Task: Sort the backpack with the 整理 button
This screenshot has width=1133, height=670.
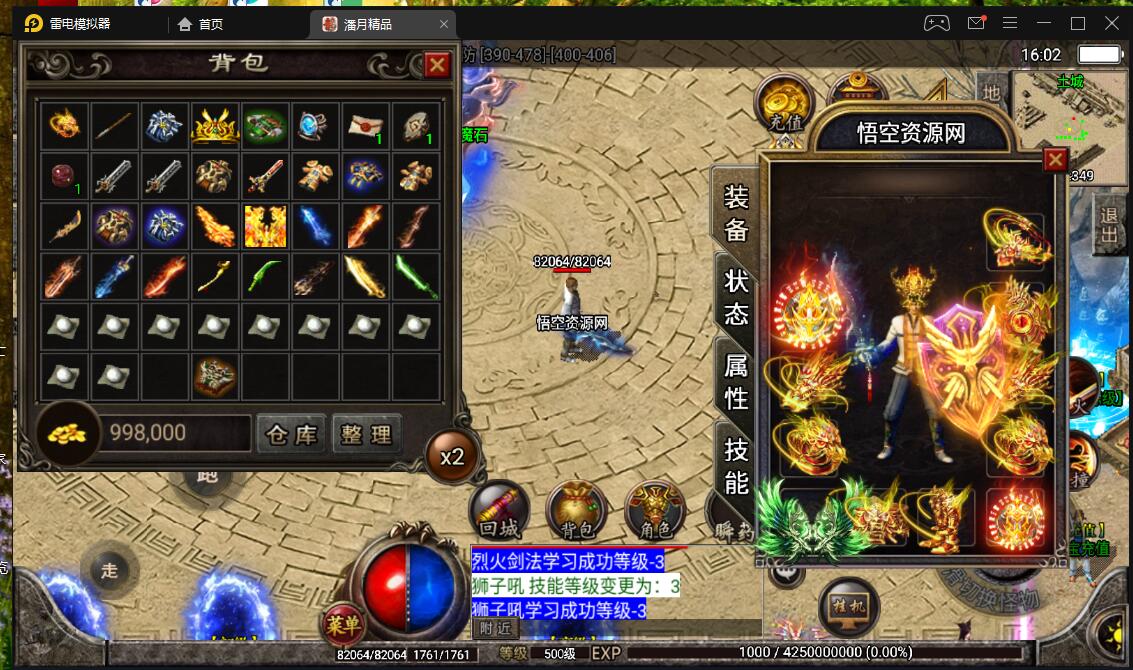Action: click(366, 434)
